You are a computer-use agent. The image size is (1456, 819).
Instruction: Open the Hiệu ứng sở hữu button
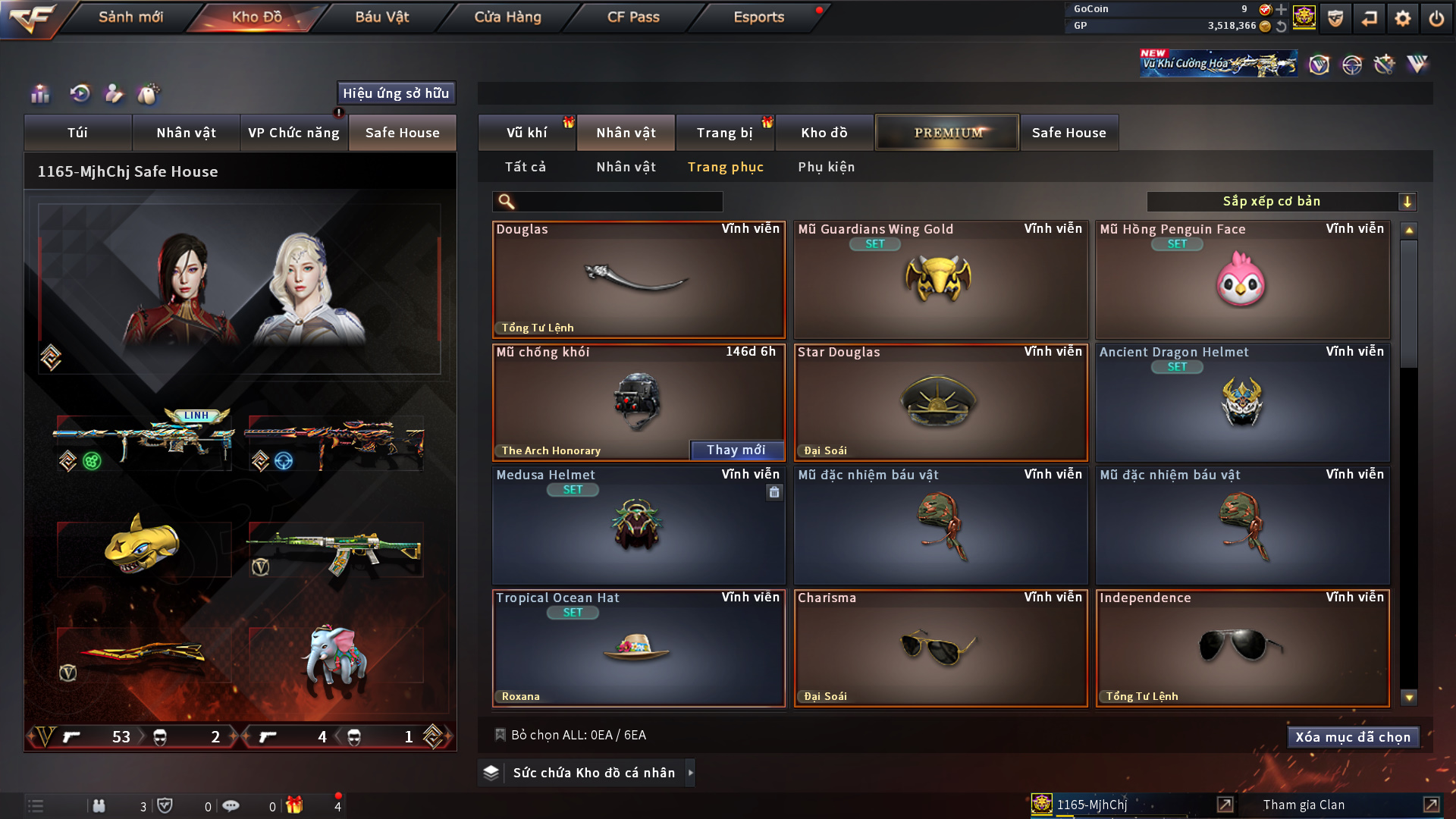point(396,93)
